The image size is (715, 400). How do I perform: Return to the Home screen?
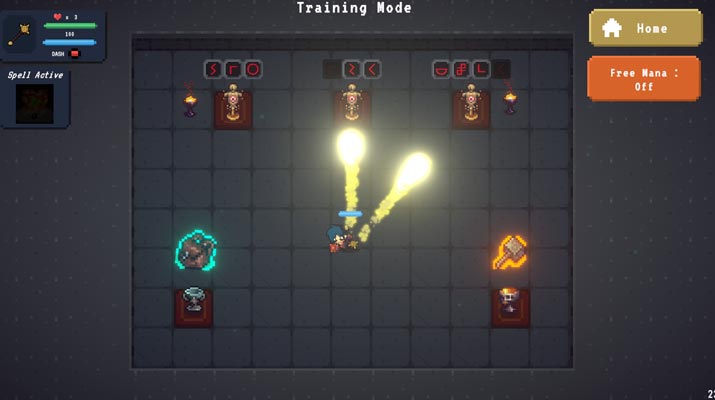pyautogui.click(x=644, y=28)
